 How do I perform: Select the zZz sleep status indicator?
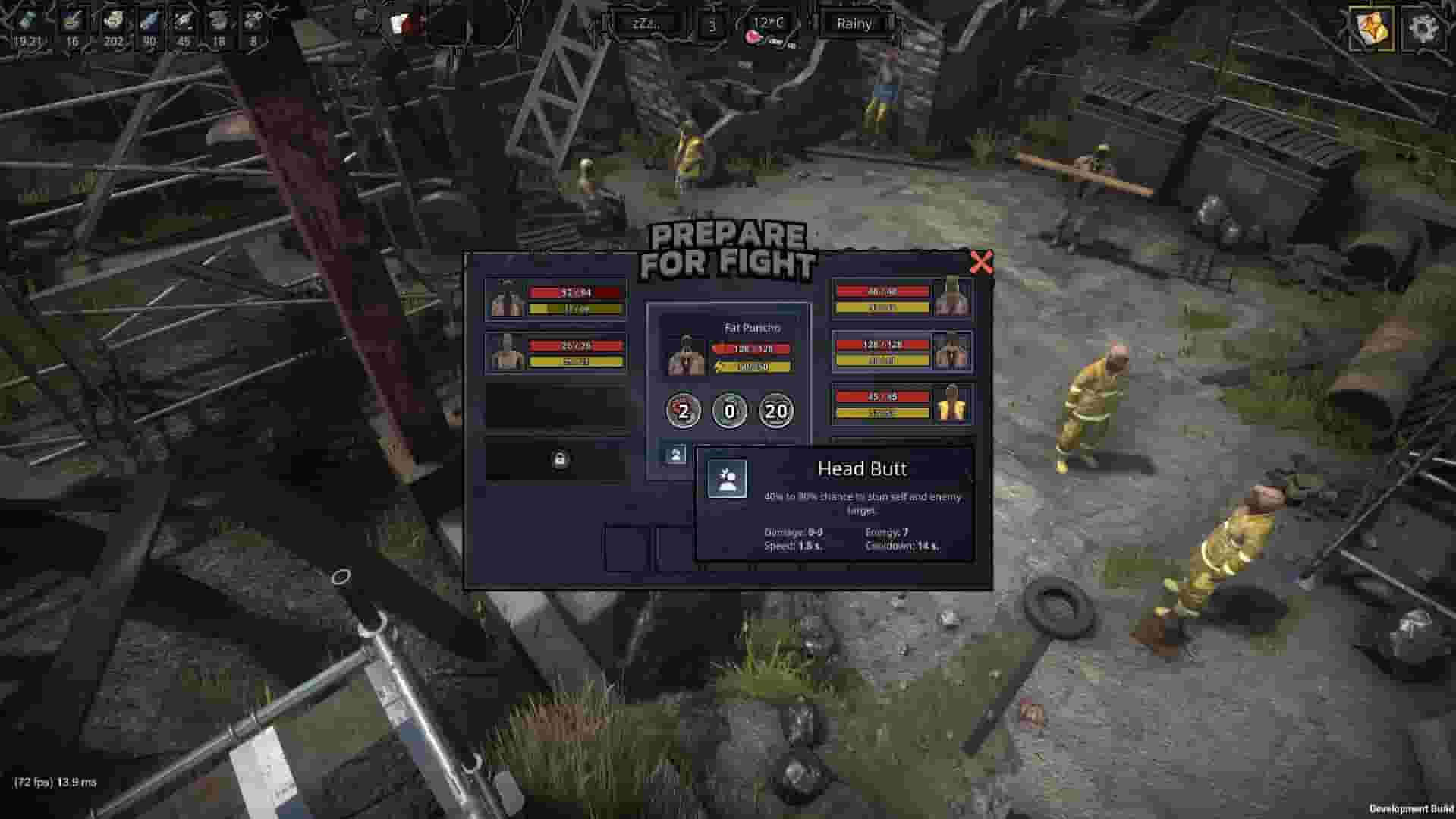tap(646, 23)
